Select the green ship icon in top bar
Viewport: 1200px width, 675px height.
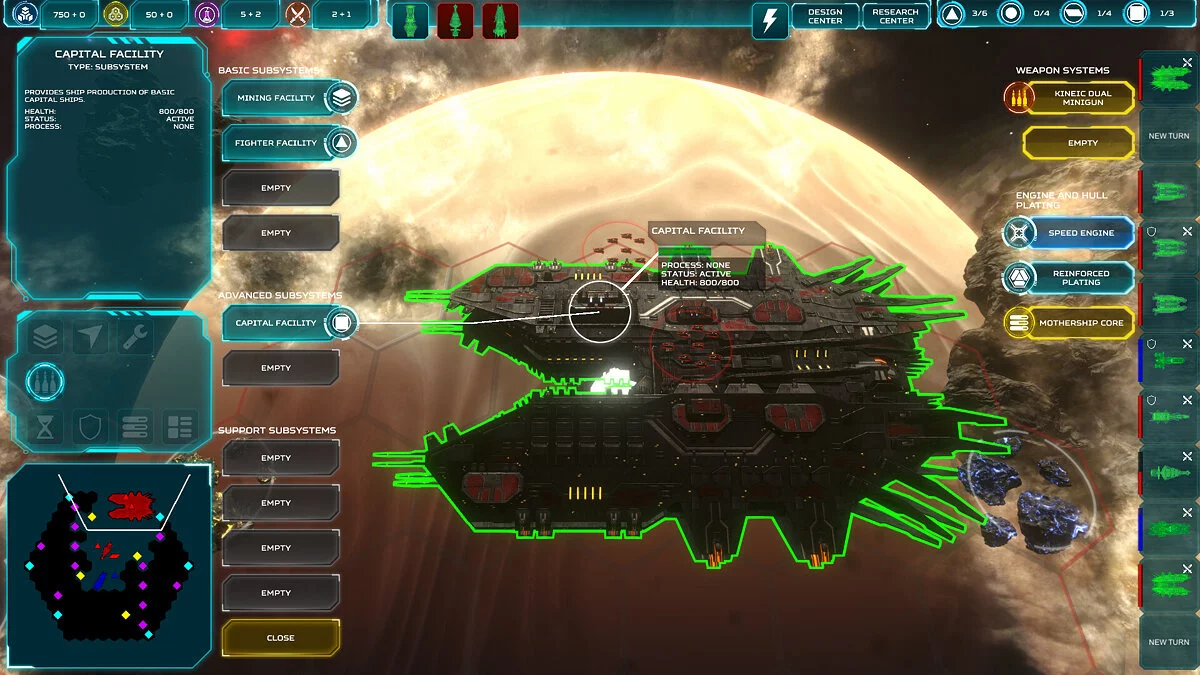(x=410, y=20)
